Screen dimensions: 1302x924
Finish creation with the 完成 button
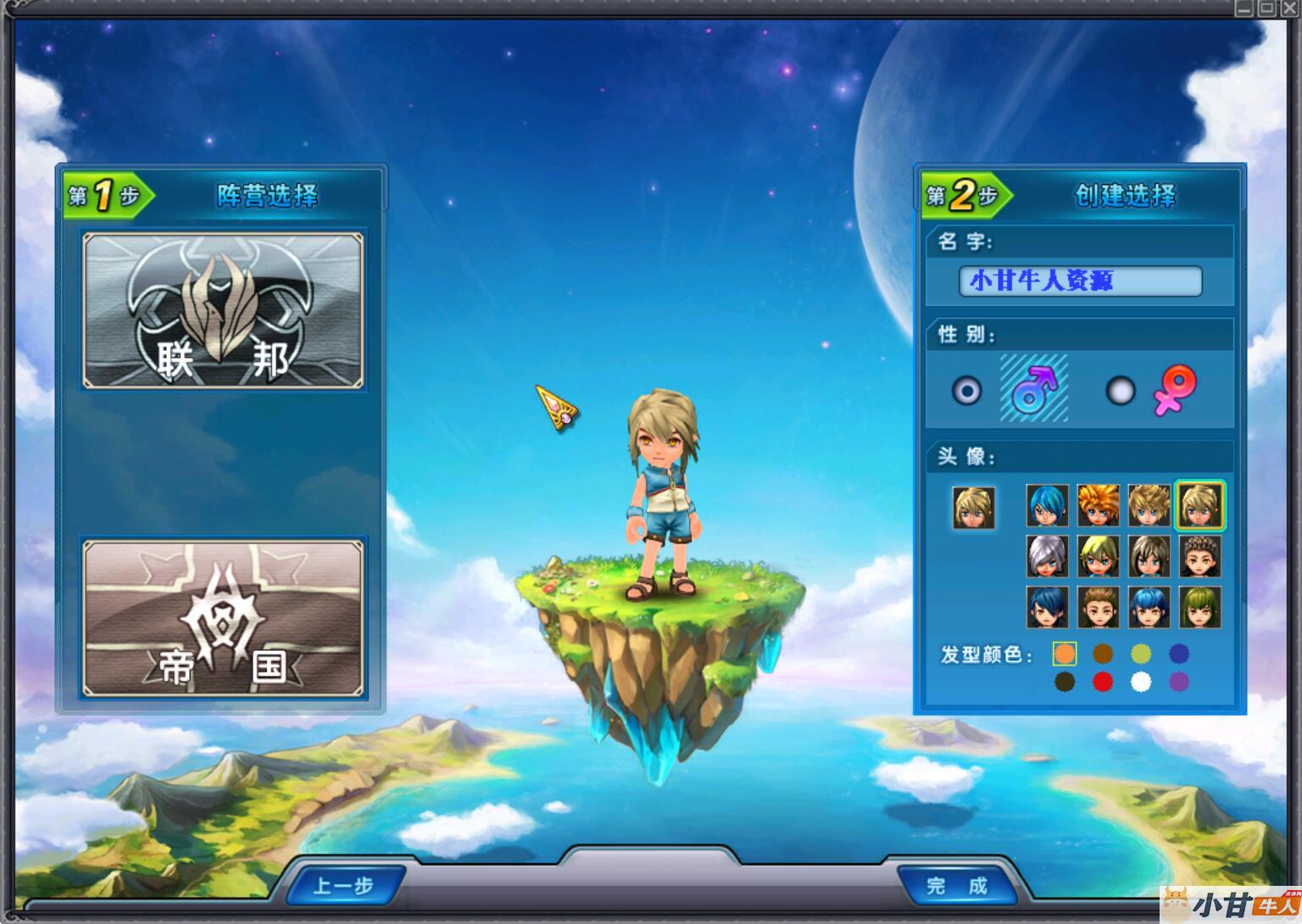point(957,886)
